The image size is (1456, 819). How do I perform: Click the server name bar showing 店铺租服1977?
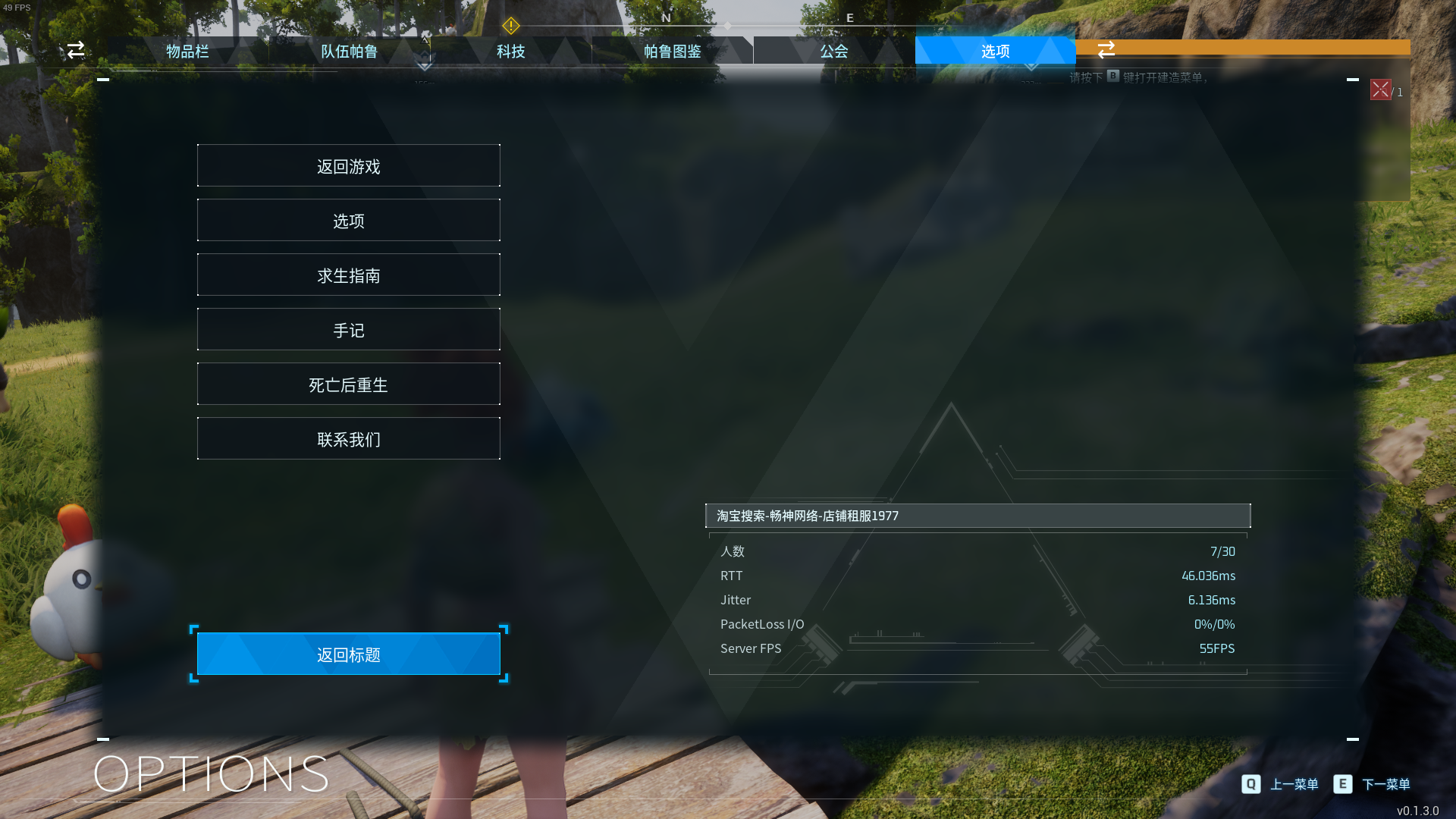[978, 516]
